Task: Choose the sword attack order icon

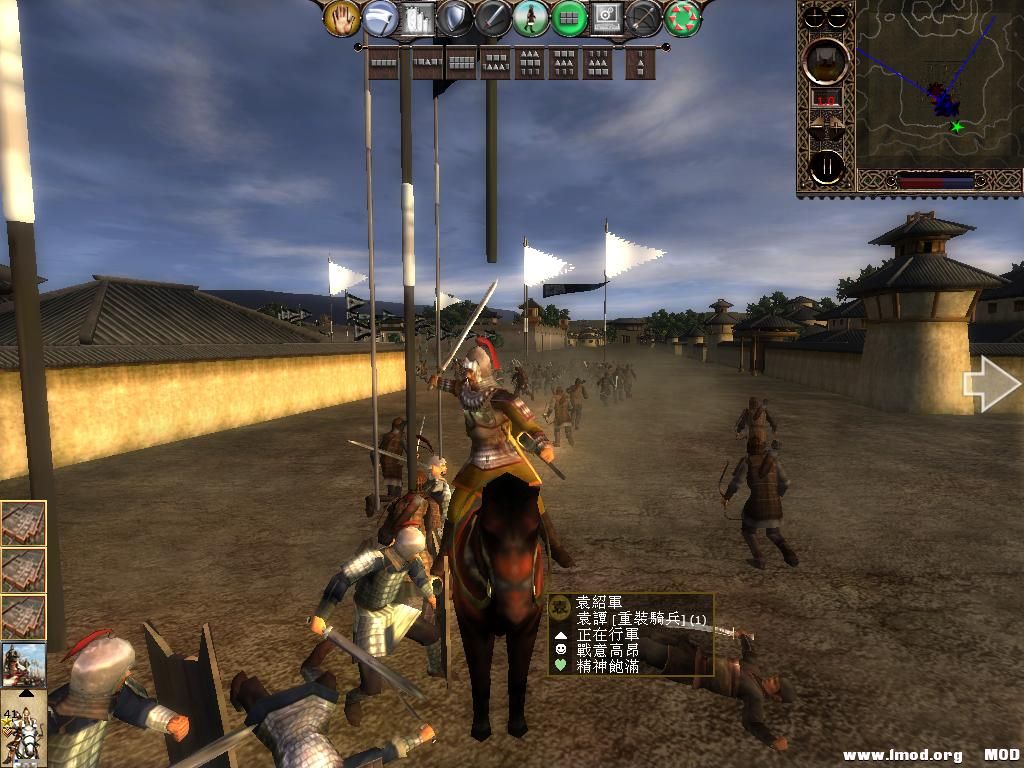Action: tap(493, 18)
